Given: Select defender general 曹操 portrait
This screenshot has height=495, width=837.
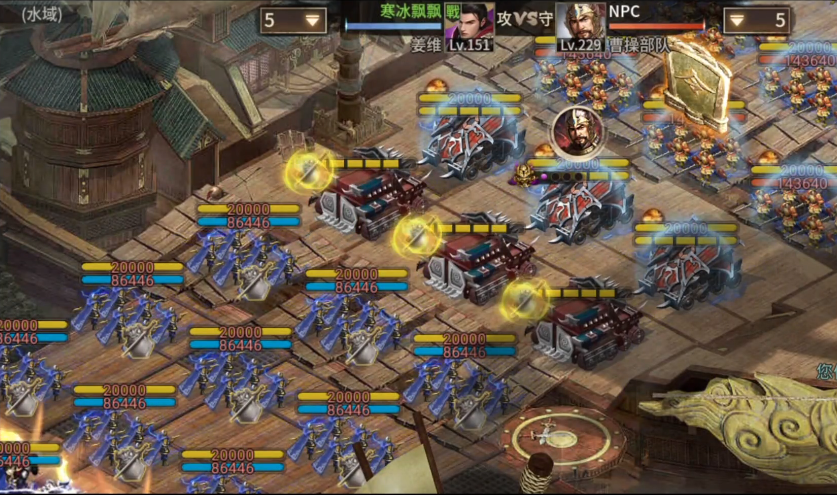Looking at the screenshot, I should point(580,22).
